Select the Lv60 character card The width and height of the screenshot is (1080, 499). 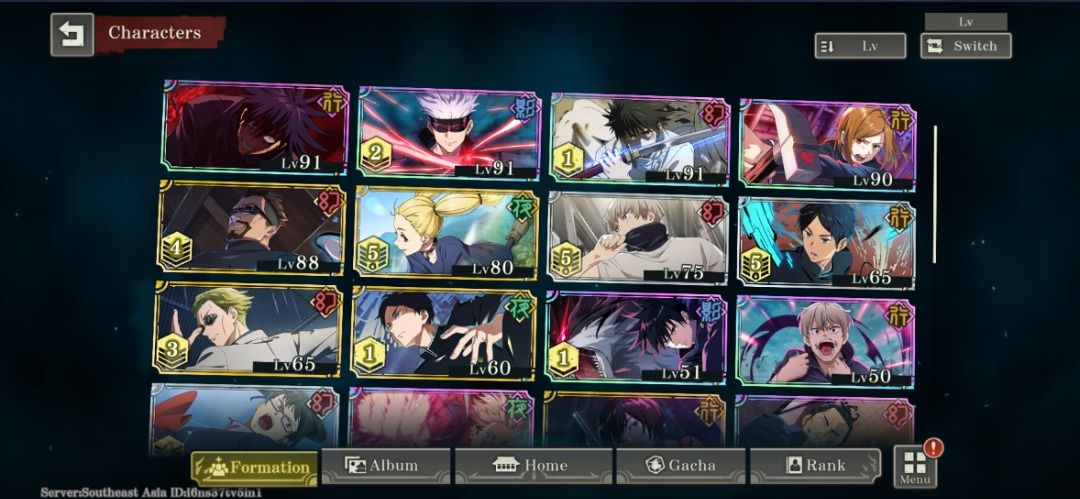pyautogui.click(x=444, y=334)
